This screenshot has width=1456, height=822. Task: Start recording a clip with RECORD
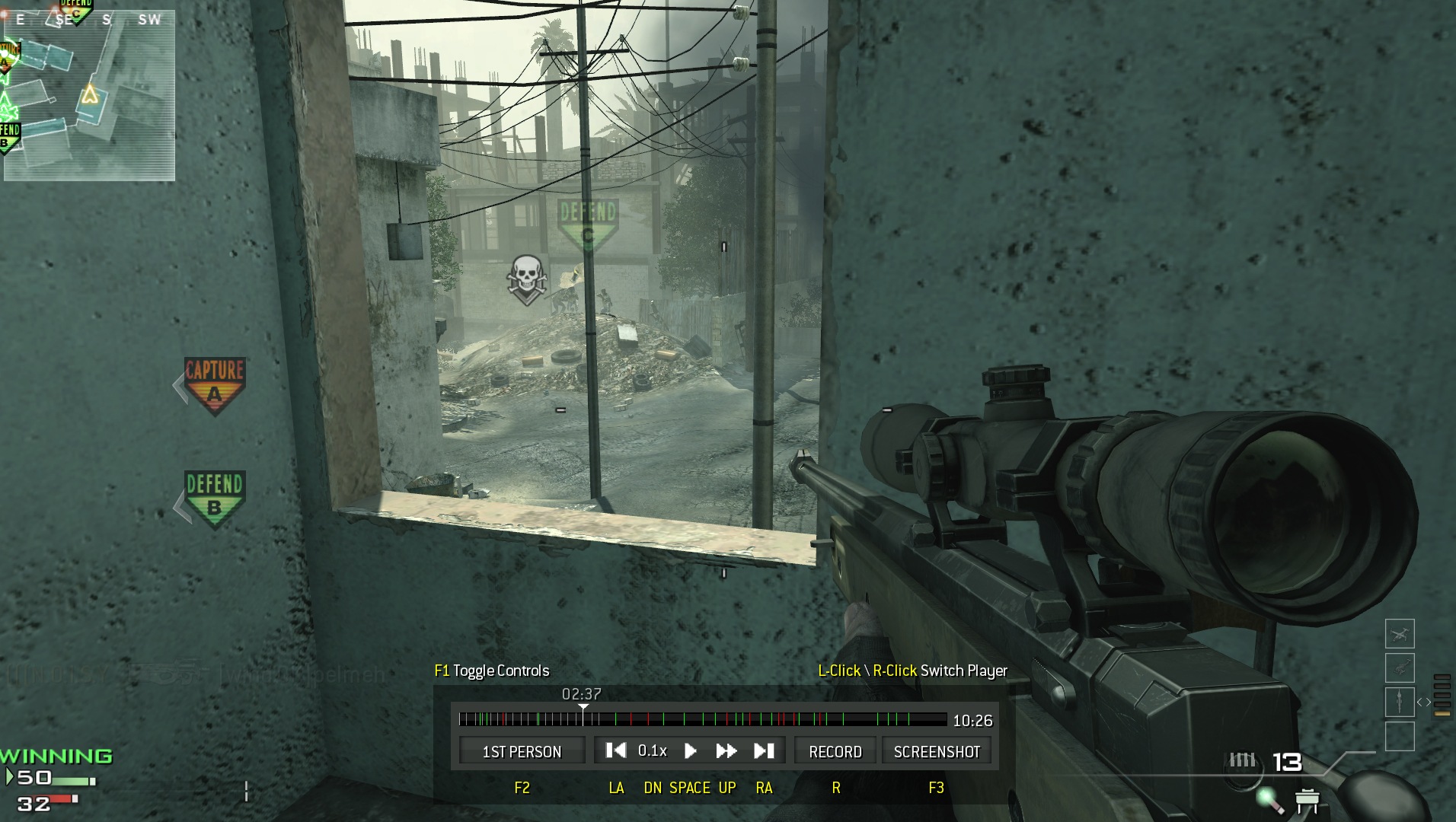click(835, 751)
